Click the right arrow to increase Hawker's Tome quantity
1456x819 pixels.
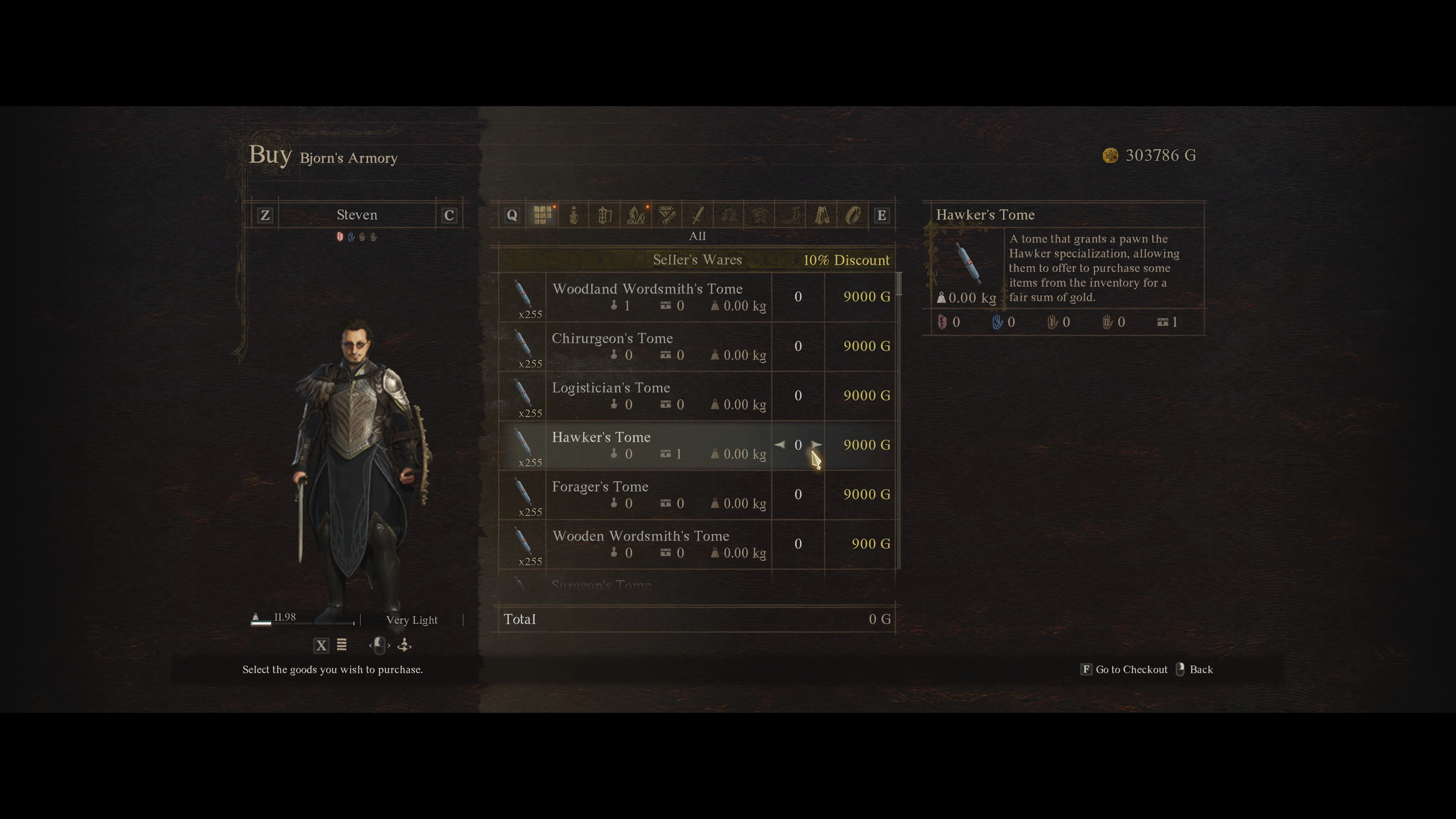(x=816, y=445)
